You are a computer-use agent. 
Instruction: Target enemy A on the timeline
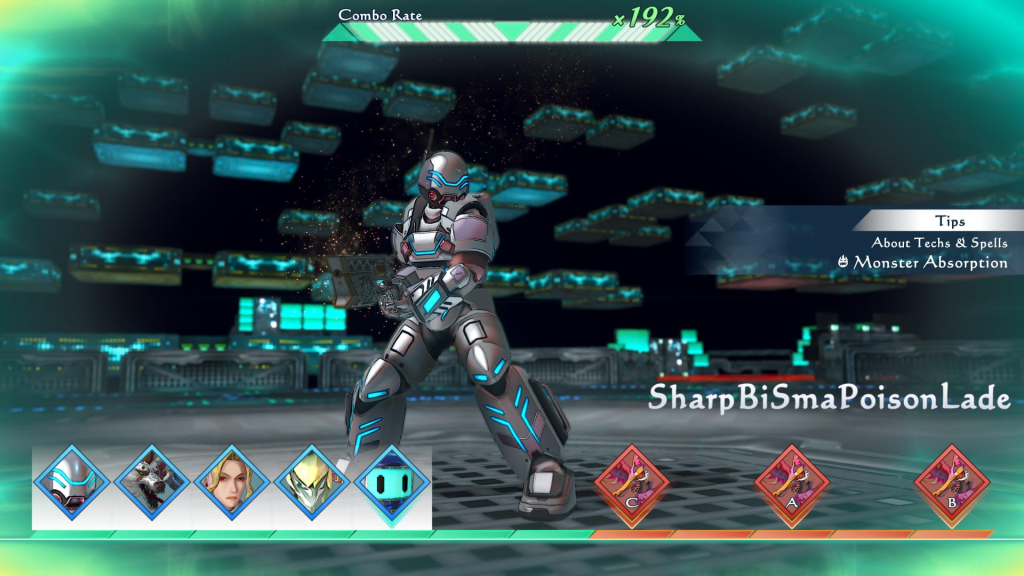pyautogui.click(x=792, y=486)
